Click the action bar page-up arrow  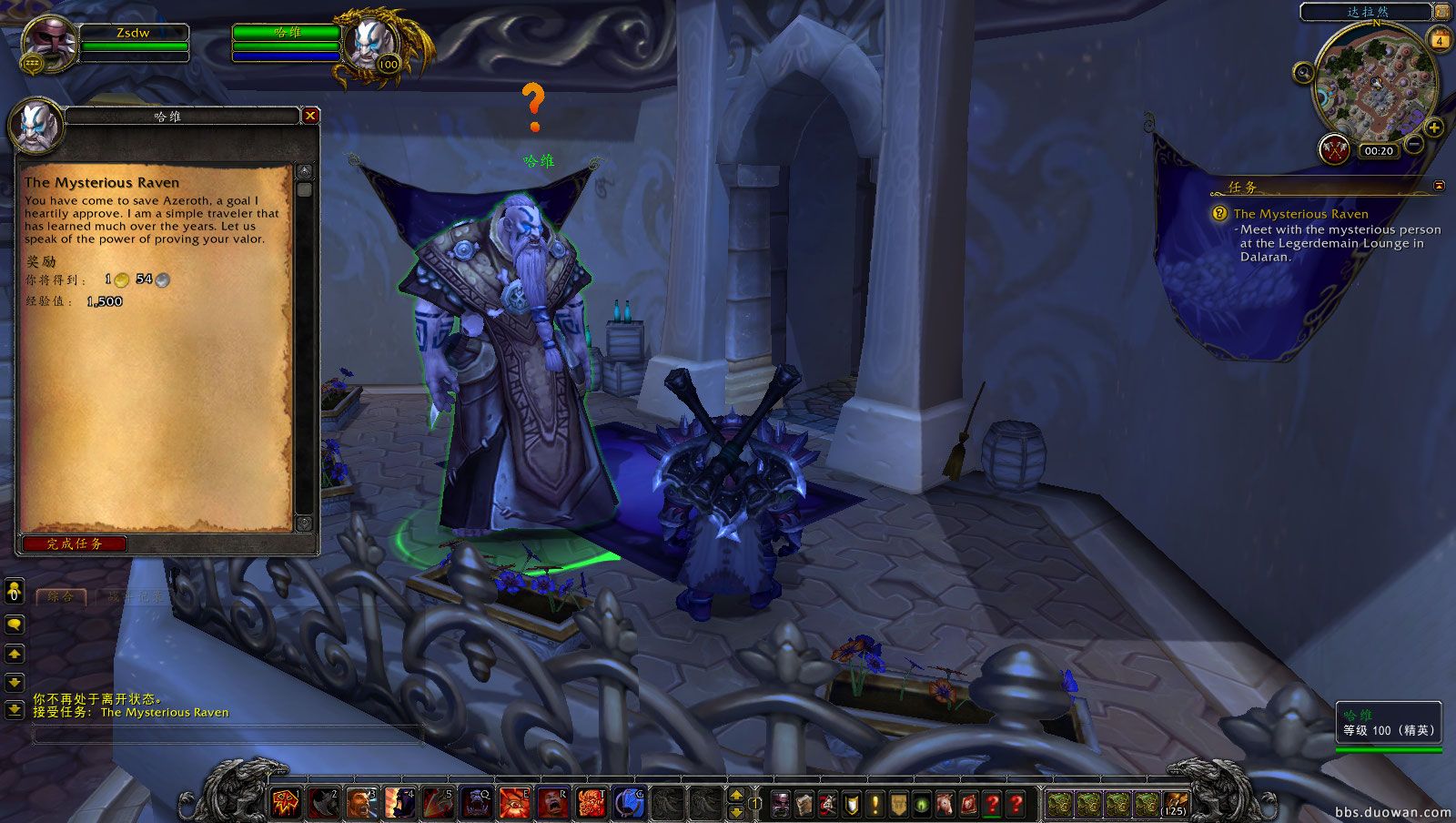(735, 793)
